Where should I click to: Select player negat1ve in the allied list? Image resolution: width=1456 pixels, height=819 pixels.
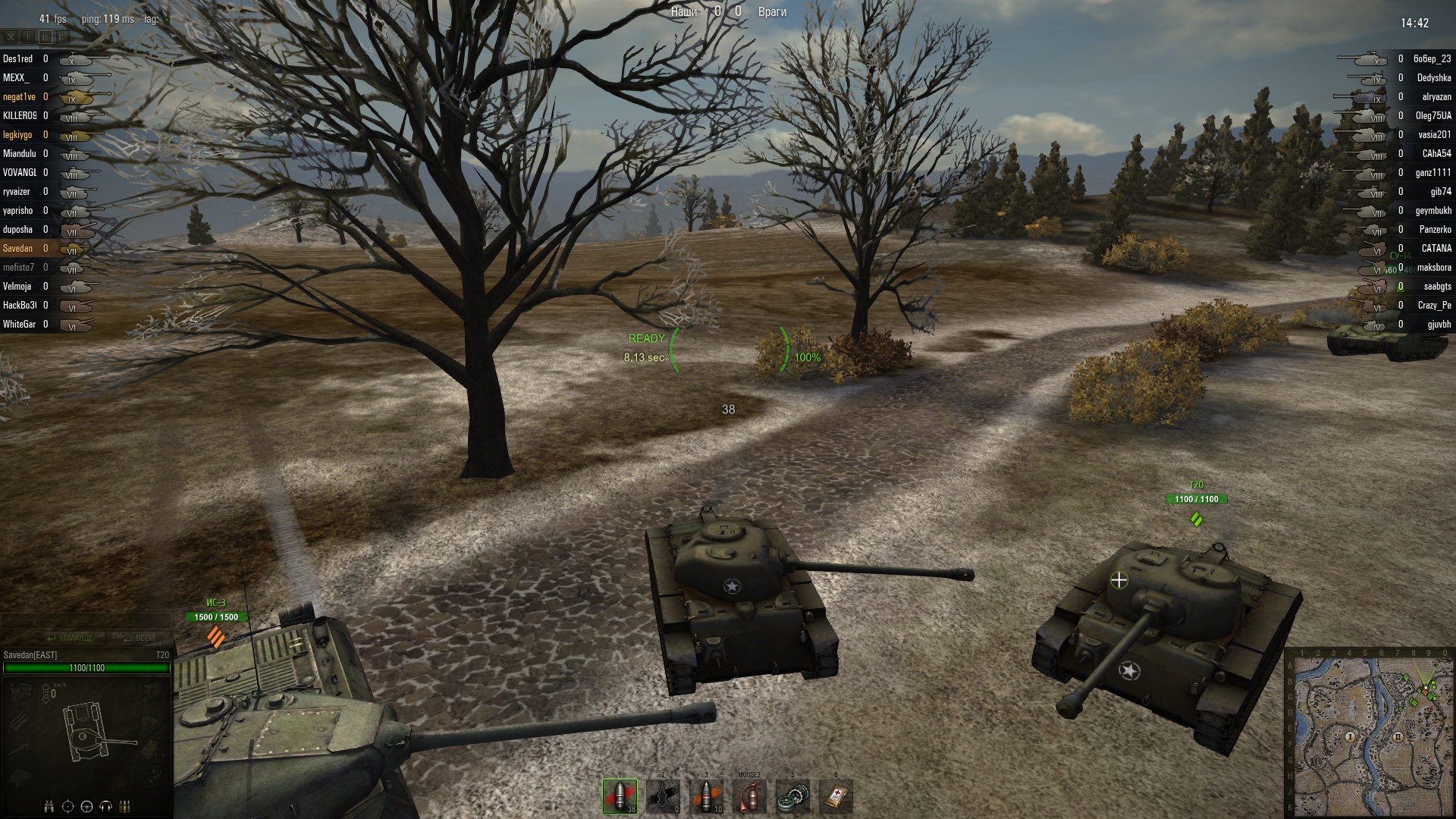point(19,97)
